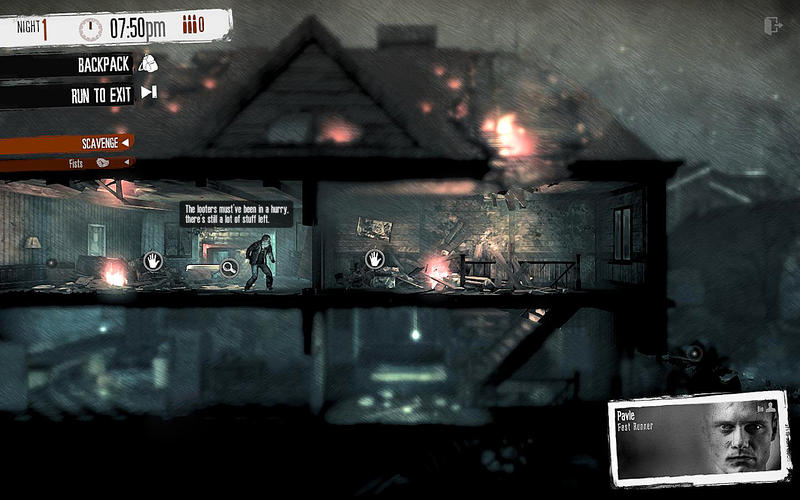
Task: Click the magnifying glass search icon
Action: click(229, 267)
